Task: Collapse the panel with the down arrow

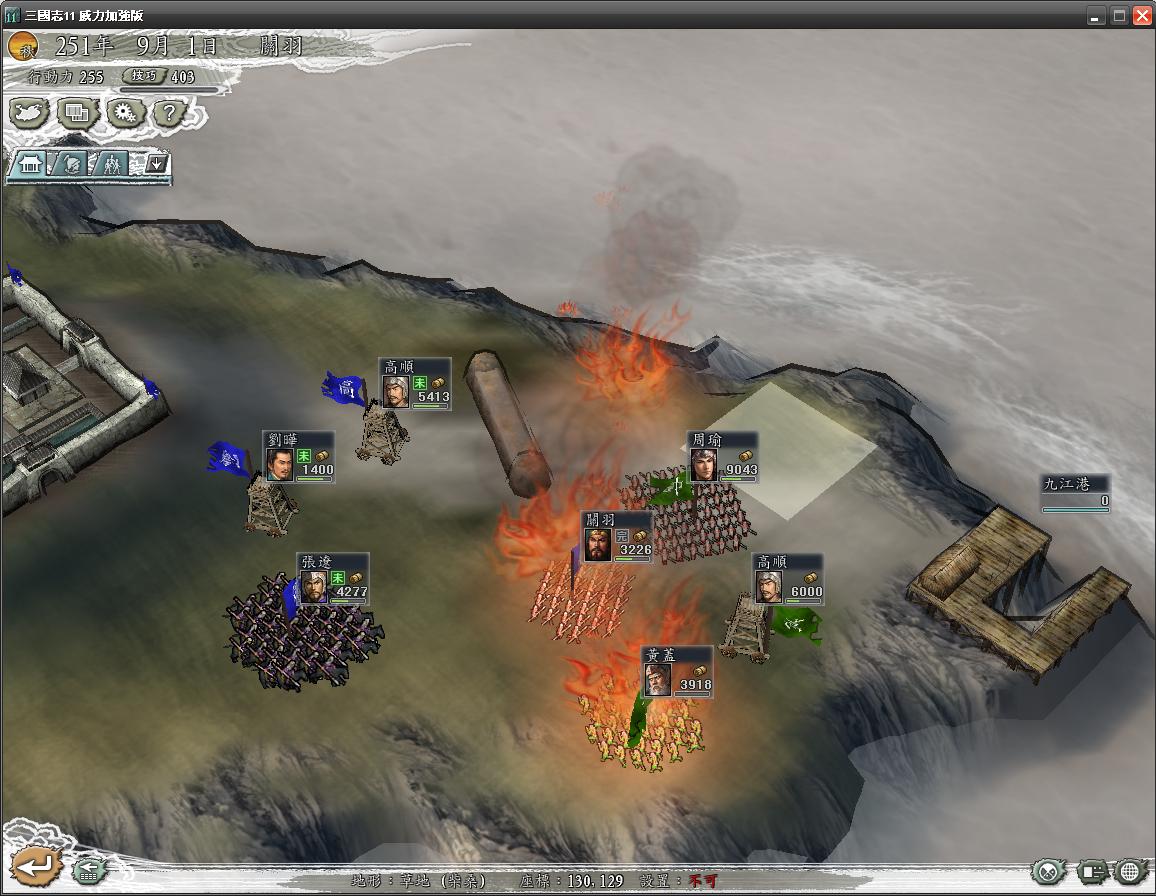Action: 155,163
